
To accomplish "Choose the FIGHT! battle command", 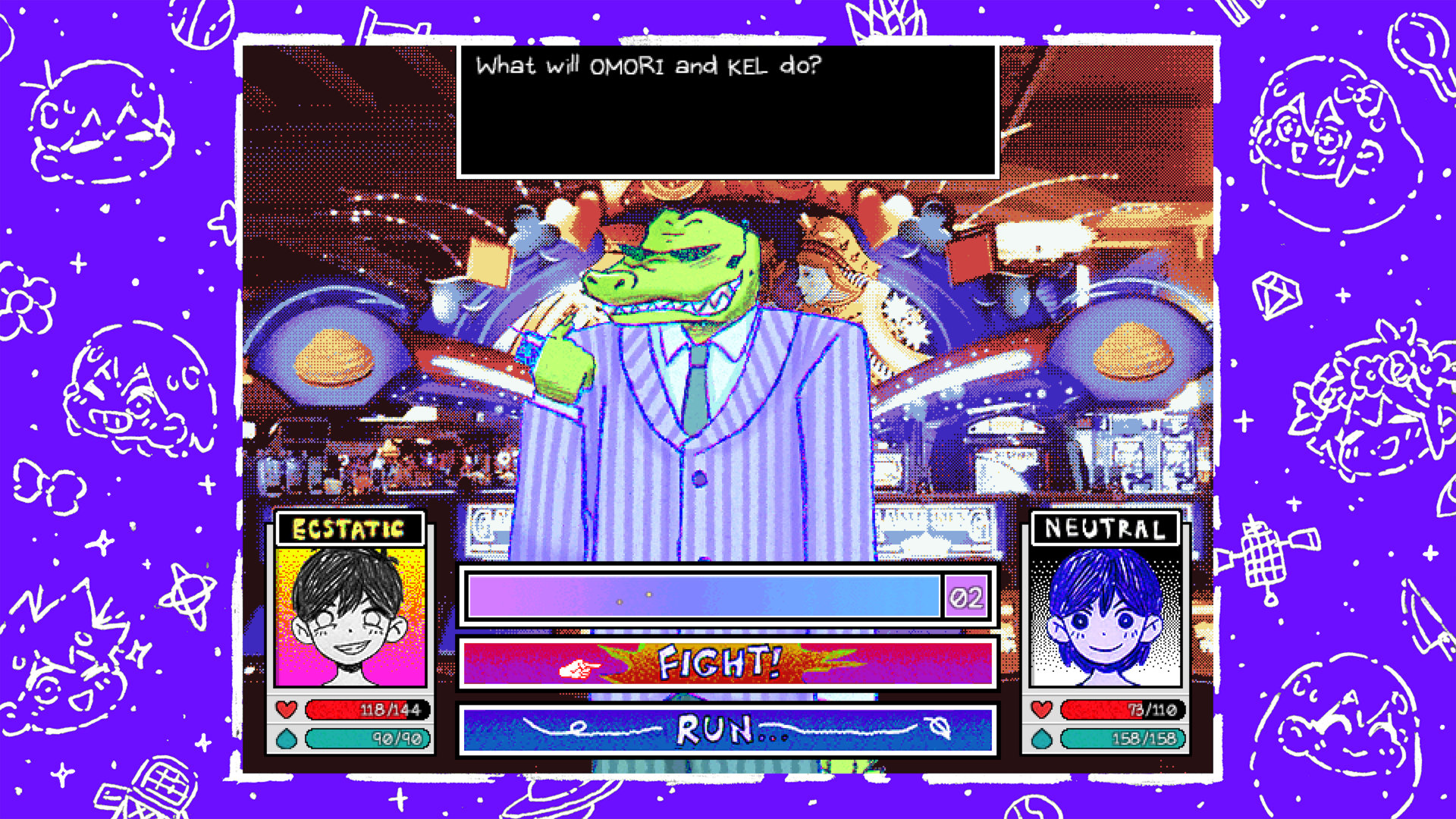I will (x=726, y=664).
